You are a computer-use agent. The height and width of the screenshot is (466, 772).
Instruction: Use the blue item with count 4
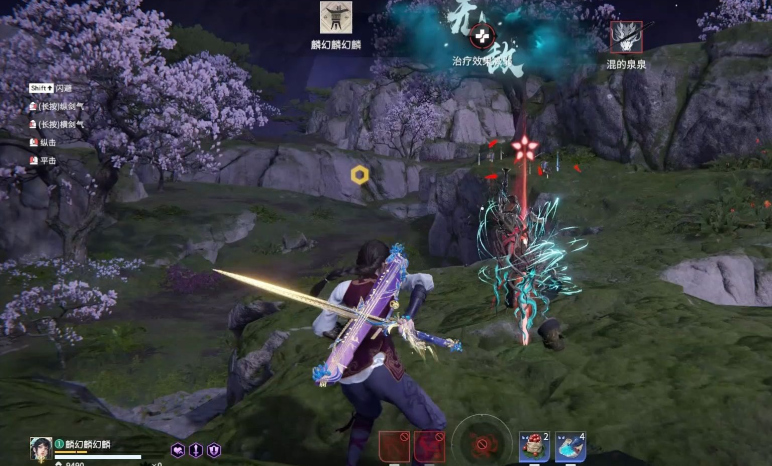[569, 447]
